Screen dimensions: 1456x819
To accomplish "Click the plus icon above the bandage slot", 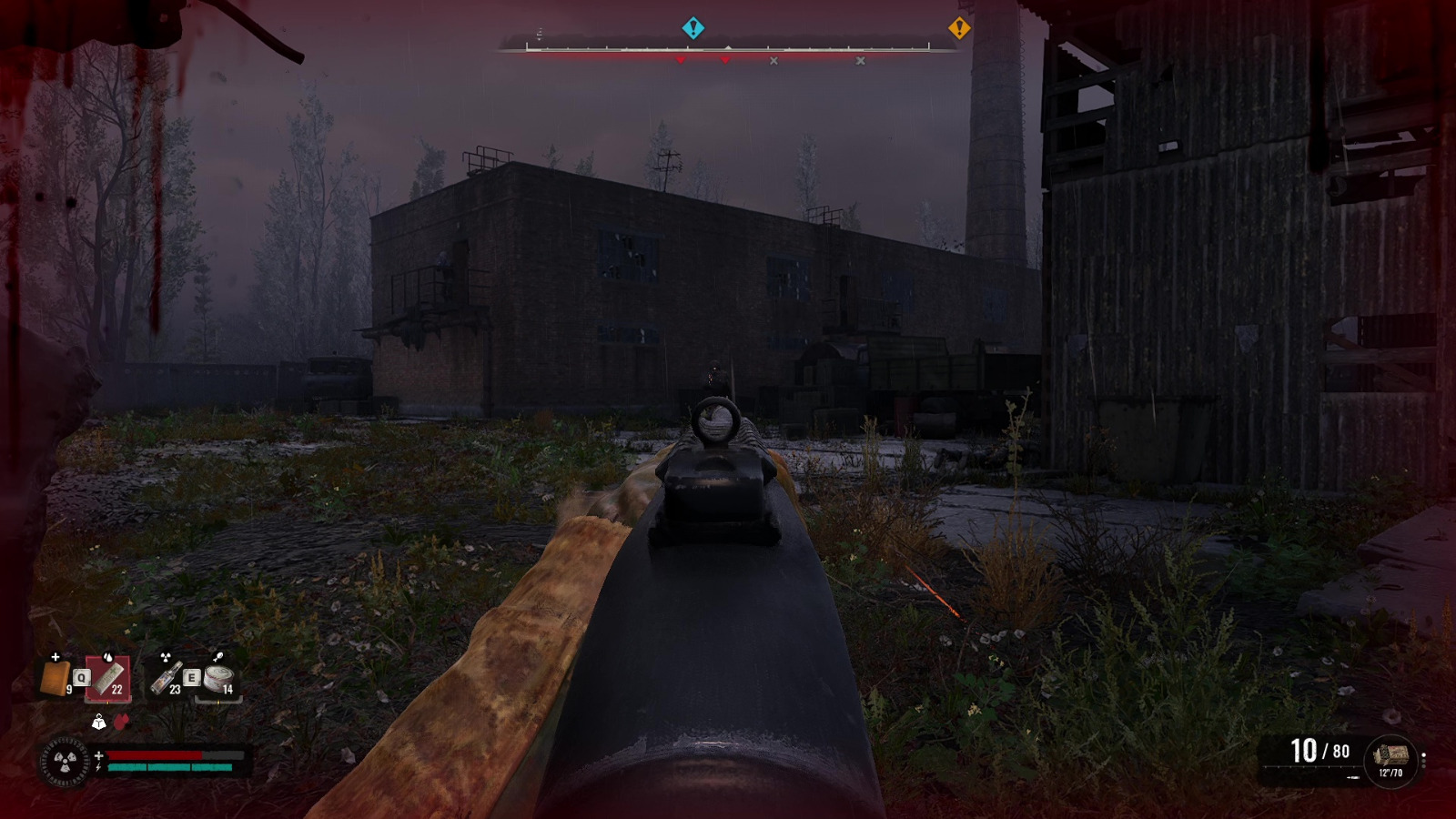I will coord(55,657).
